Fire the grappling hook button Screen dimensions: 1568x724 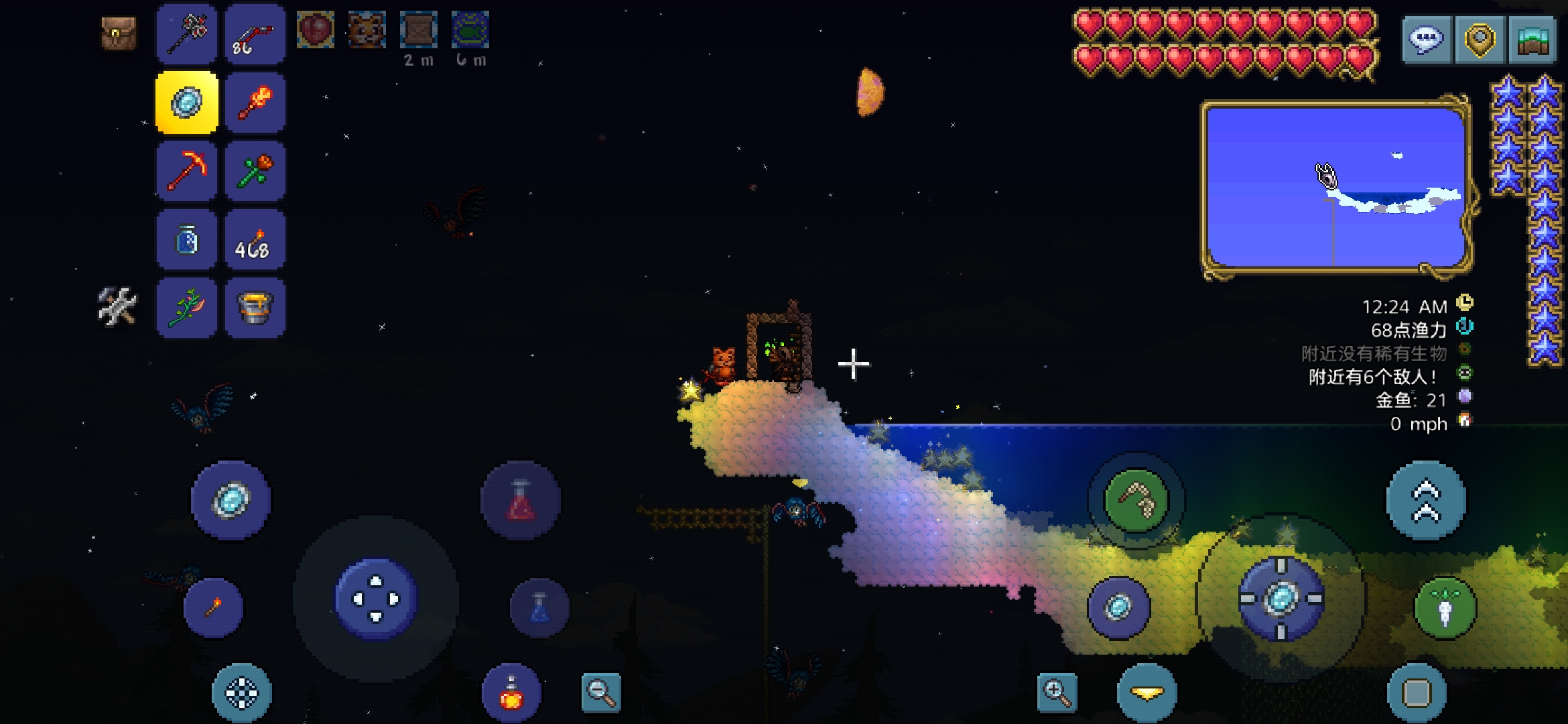[1136, 500]
